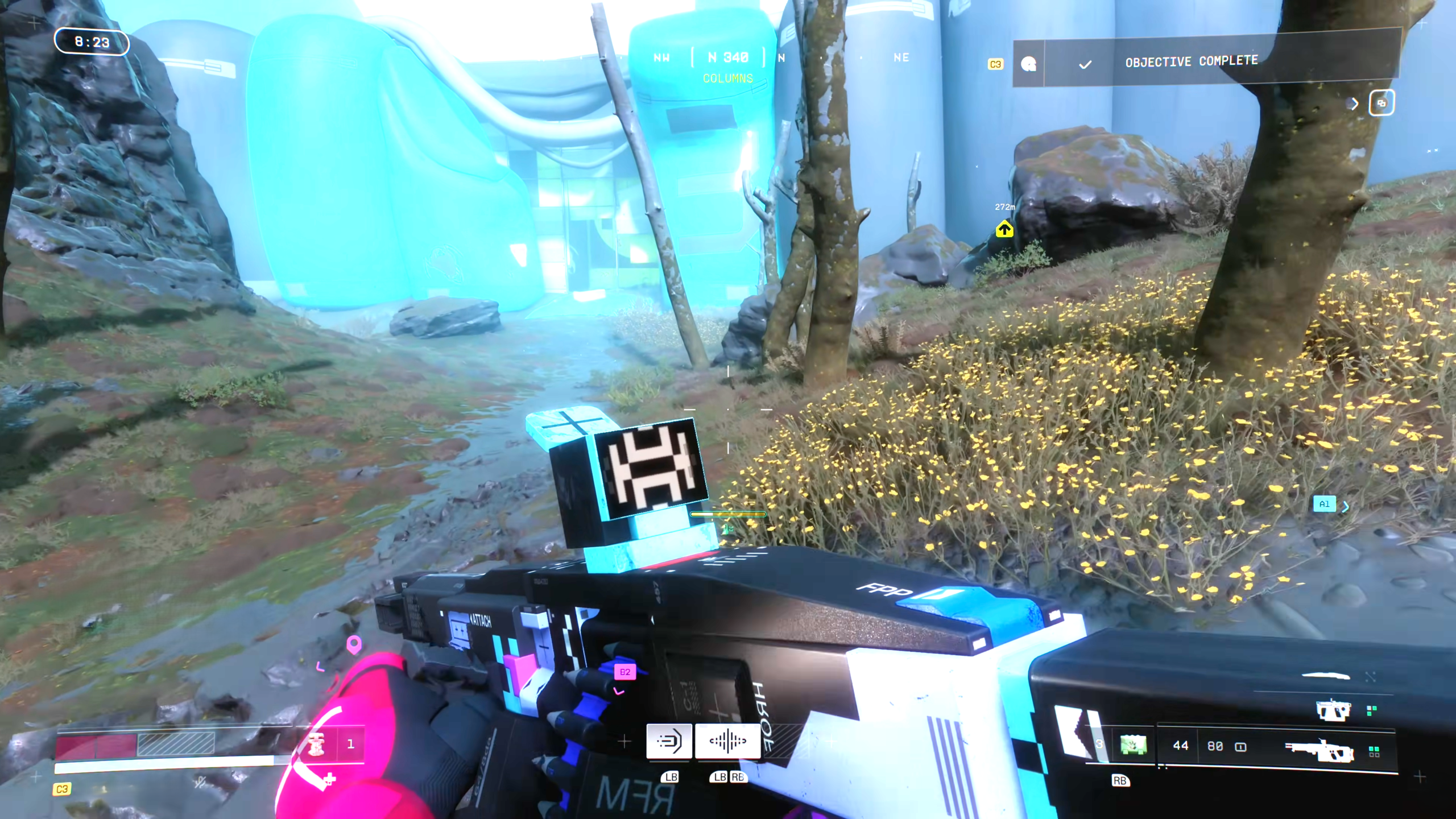The height and width of the screenshot is (819, 1456).
Task: Select the faction helmet icon beside the objective
Action: point(1028,64)
